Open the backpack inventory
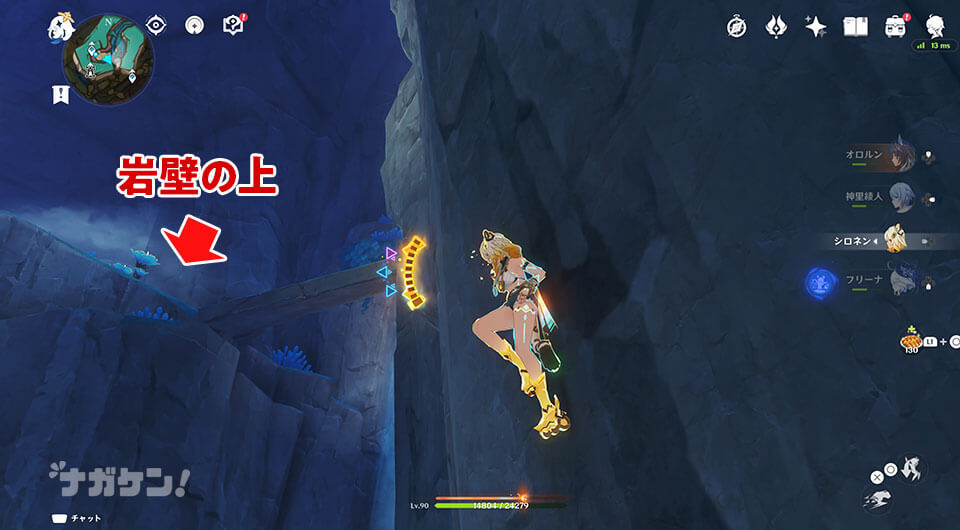This screenshot has height=530, width=960. [x=895, y=26]
